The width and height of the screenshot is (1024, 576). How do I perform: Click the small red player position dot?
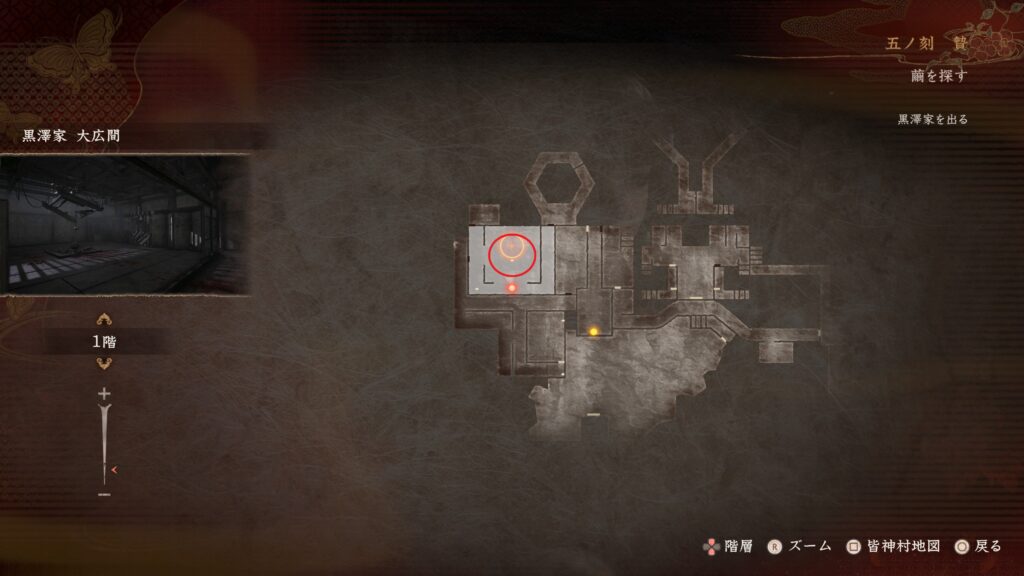(512, 288)
